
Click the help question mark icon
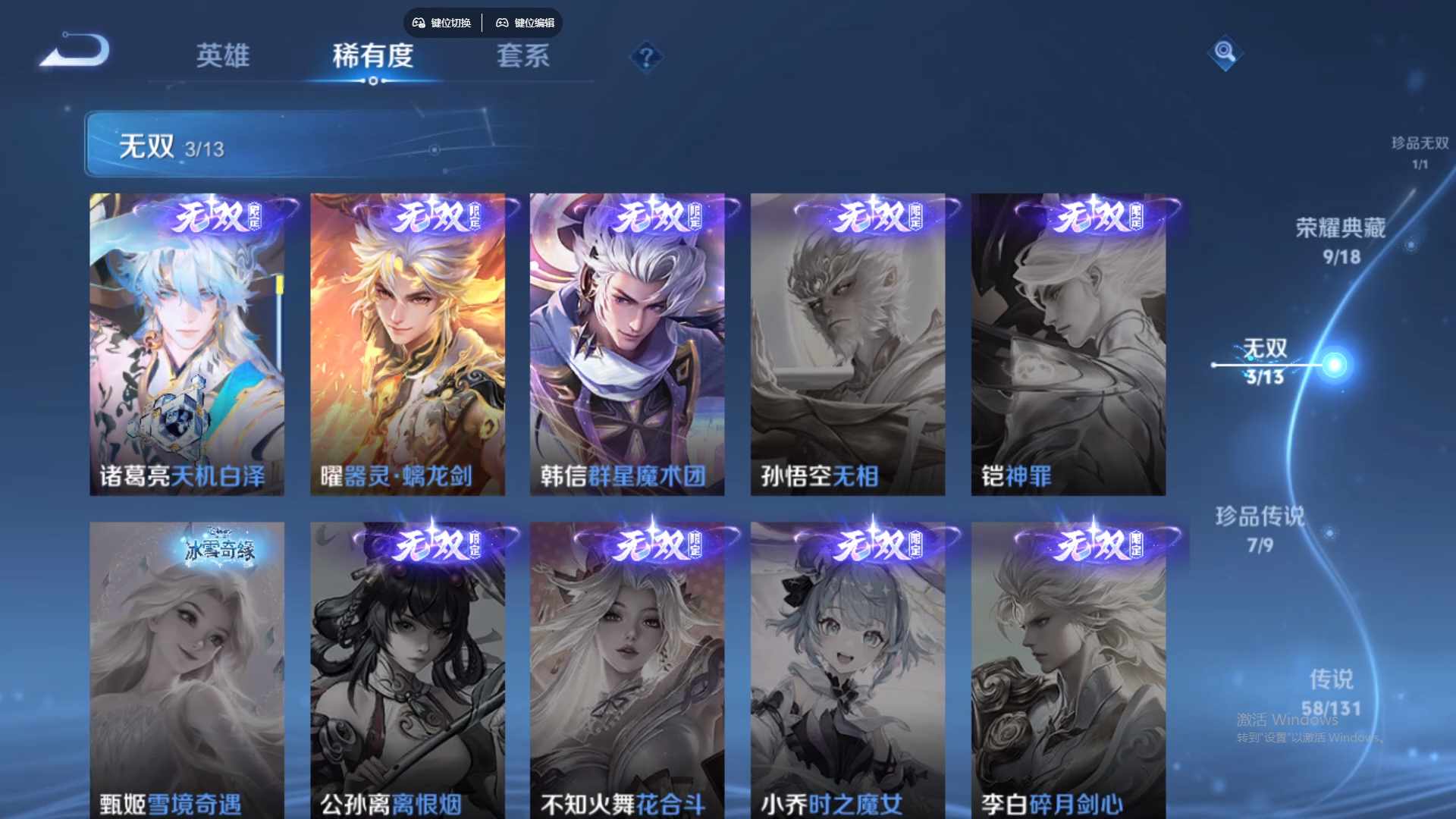tap(645, 56)
